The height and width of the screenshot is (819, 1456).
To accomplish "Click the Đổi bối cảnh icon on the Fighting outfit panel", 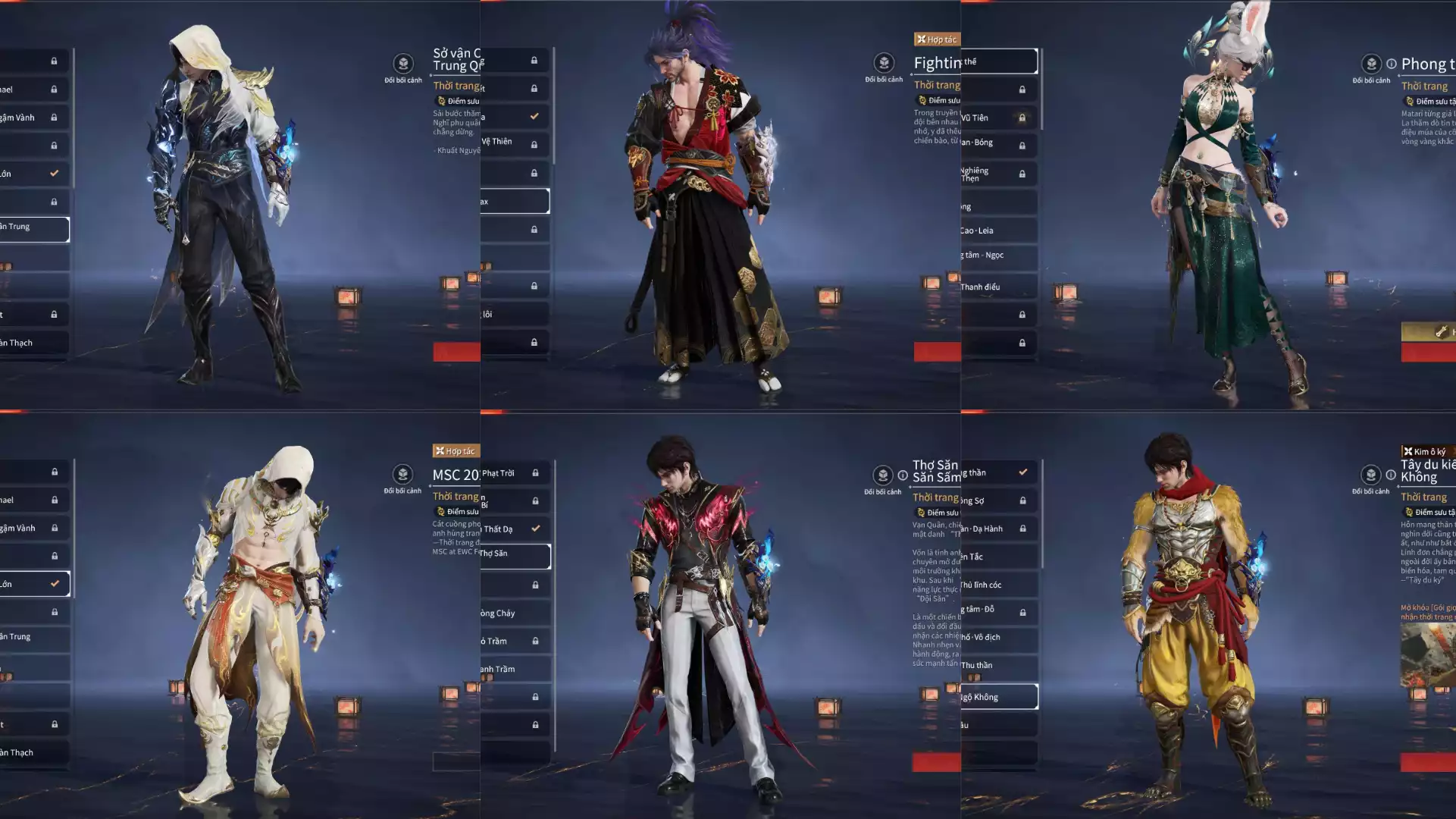I will point(883,64).
